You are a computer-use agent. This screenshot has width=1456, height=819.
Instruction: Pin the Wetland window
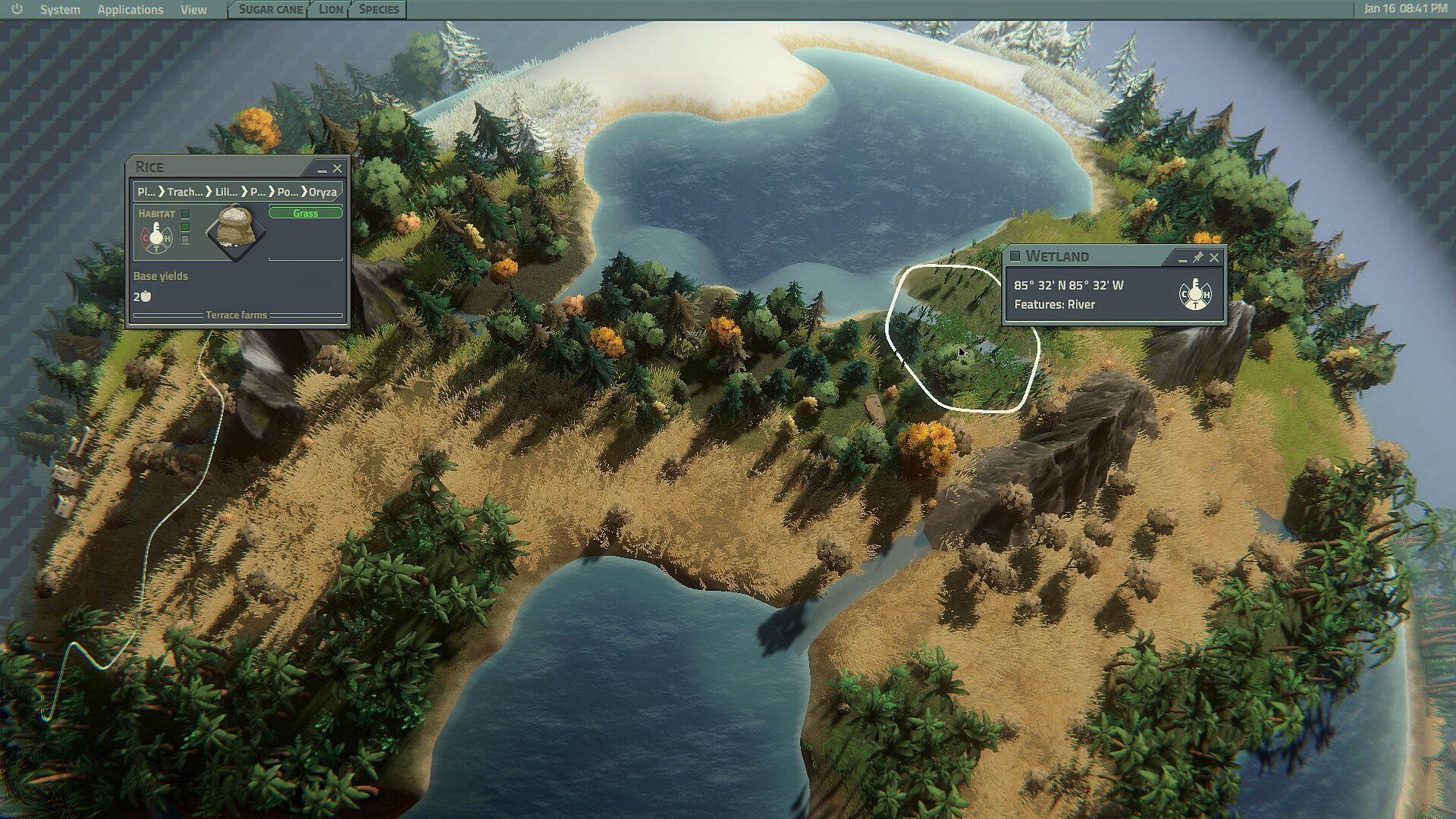tap(1198, 257)
